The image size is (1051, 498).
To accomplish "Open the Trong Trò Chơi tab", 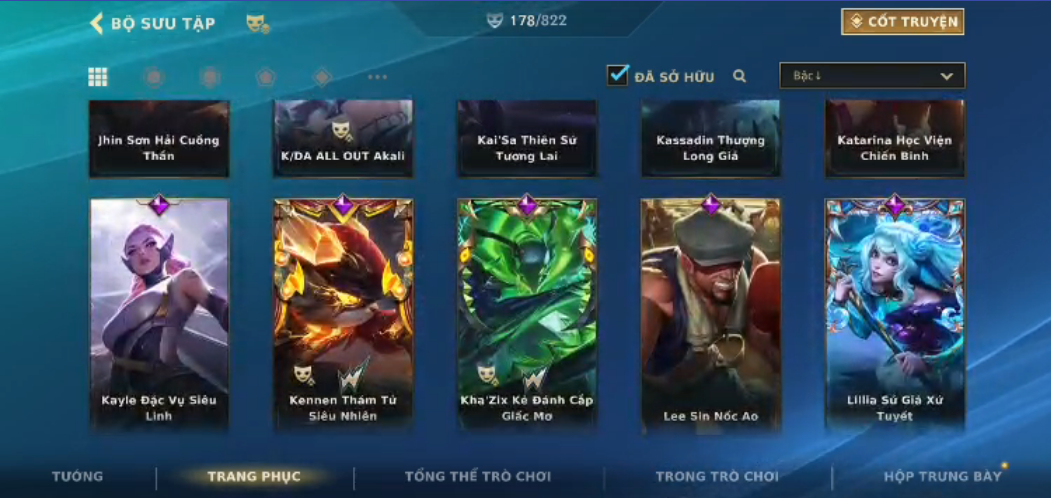I will click(x=717, y=476).
